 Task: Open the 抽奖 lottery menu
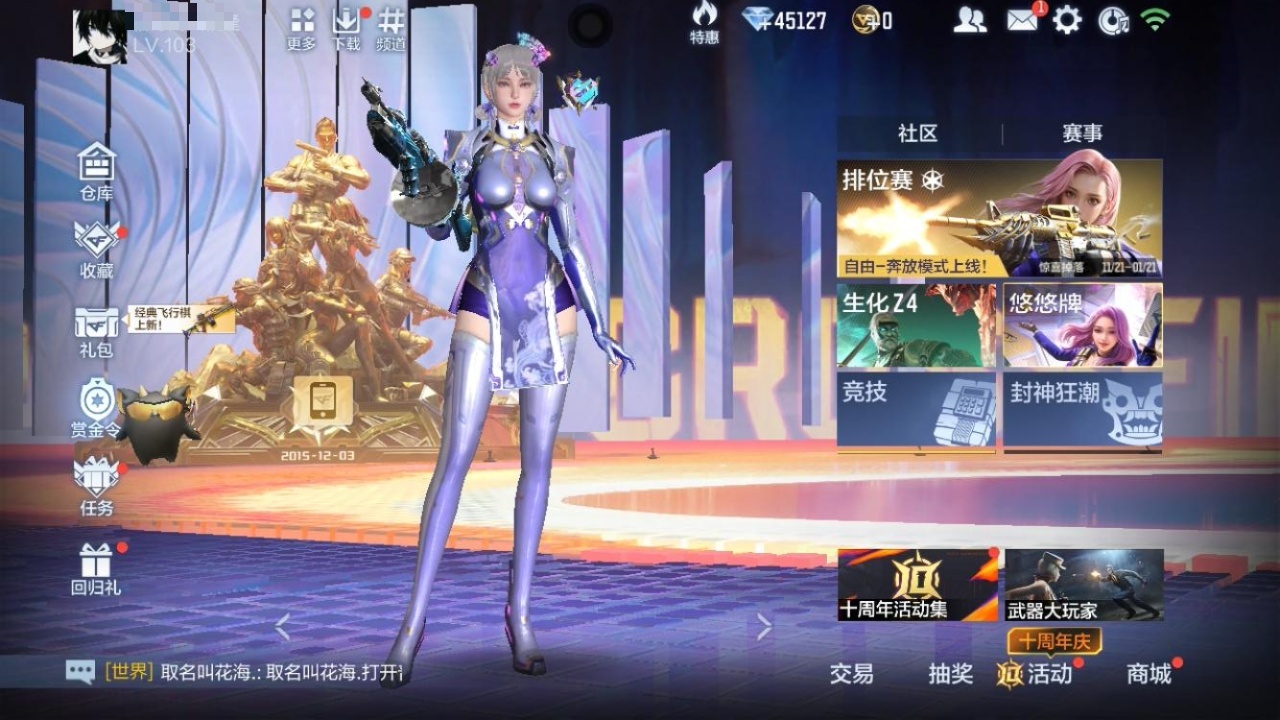[x=952, y=675]
